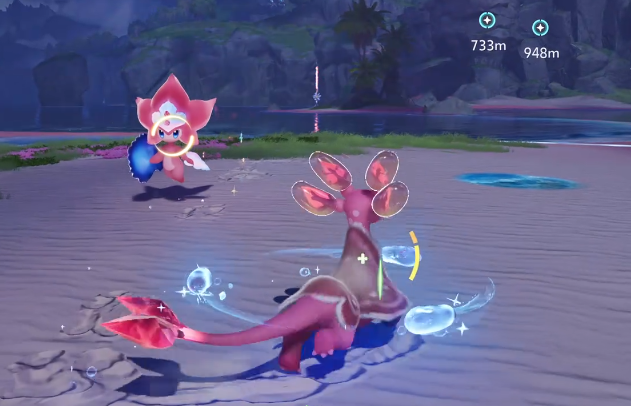Select the 948m waypoint marker

coord(541,28)
